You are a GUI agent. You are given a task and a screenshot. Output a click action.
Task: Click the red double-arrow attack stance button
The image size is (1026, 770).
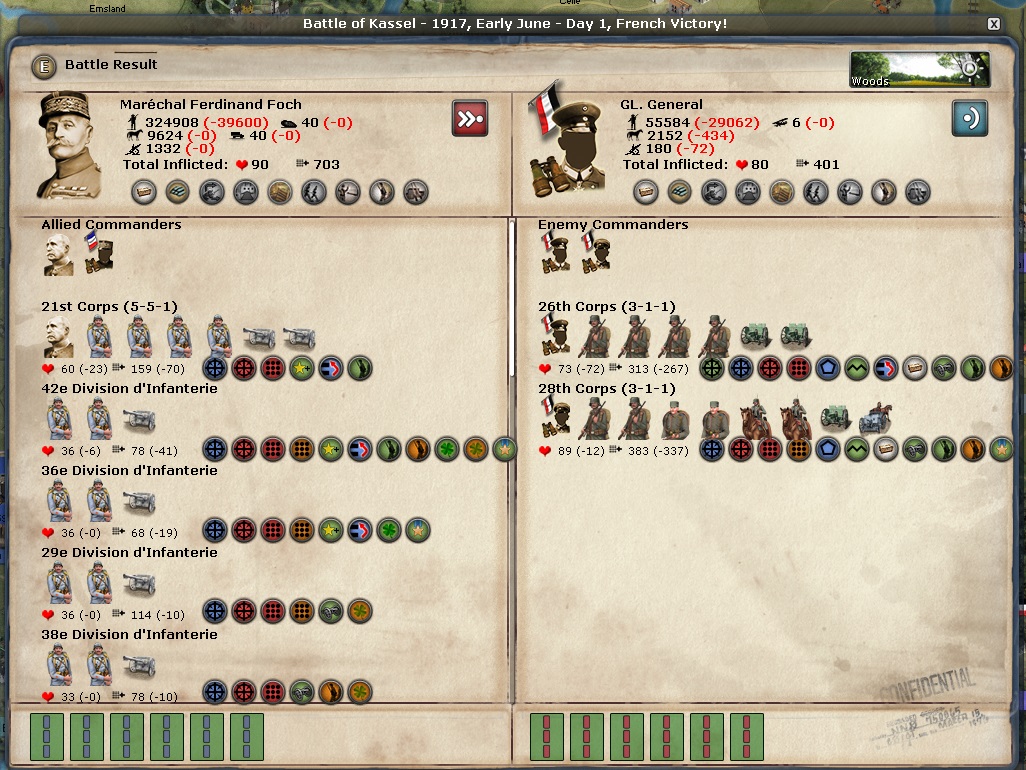pos(469,118)
